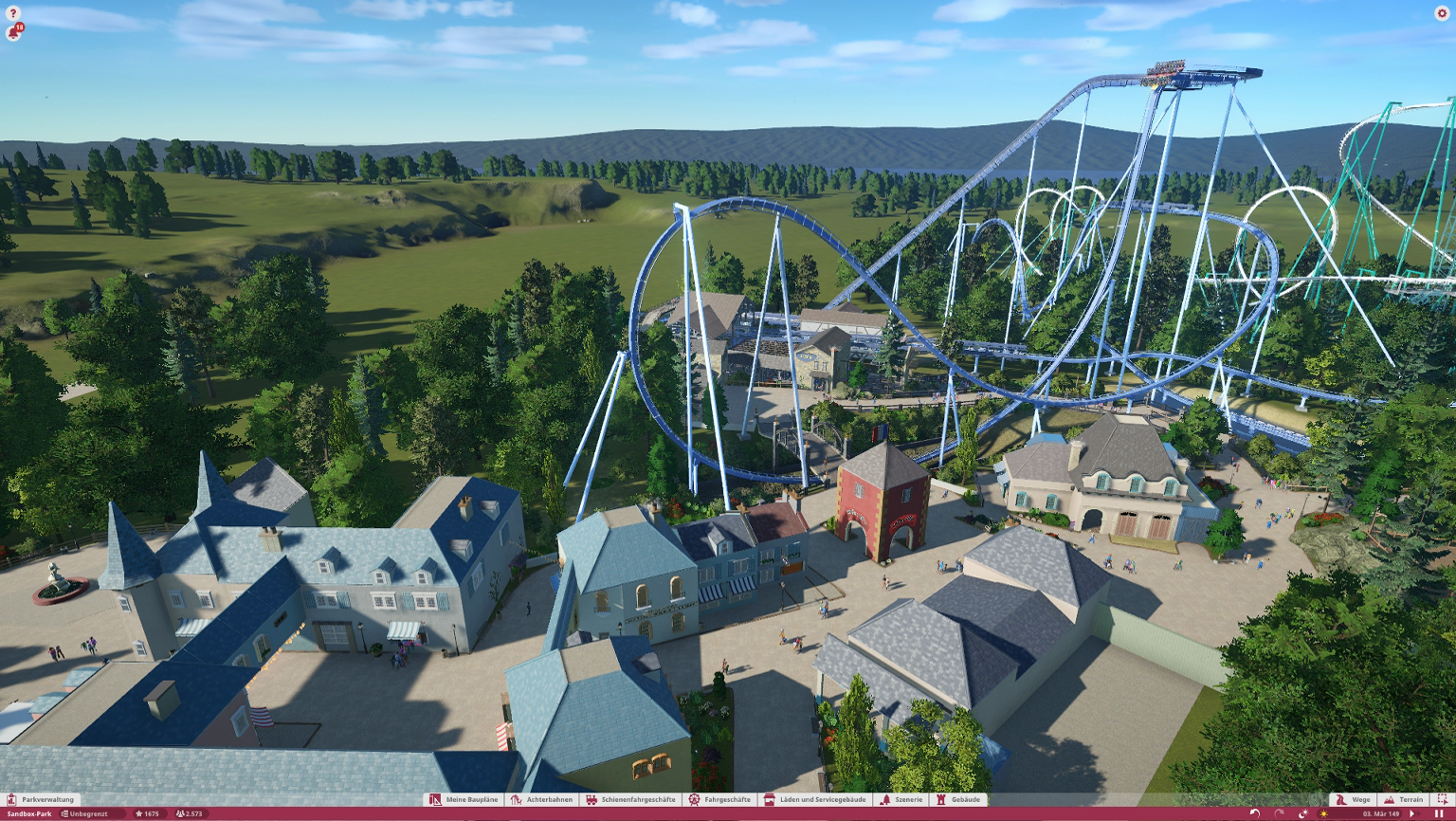Pause the game simulation
Image resolution: width=1456 pixels, height=821 pixels.
point(1439,813)
